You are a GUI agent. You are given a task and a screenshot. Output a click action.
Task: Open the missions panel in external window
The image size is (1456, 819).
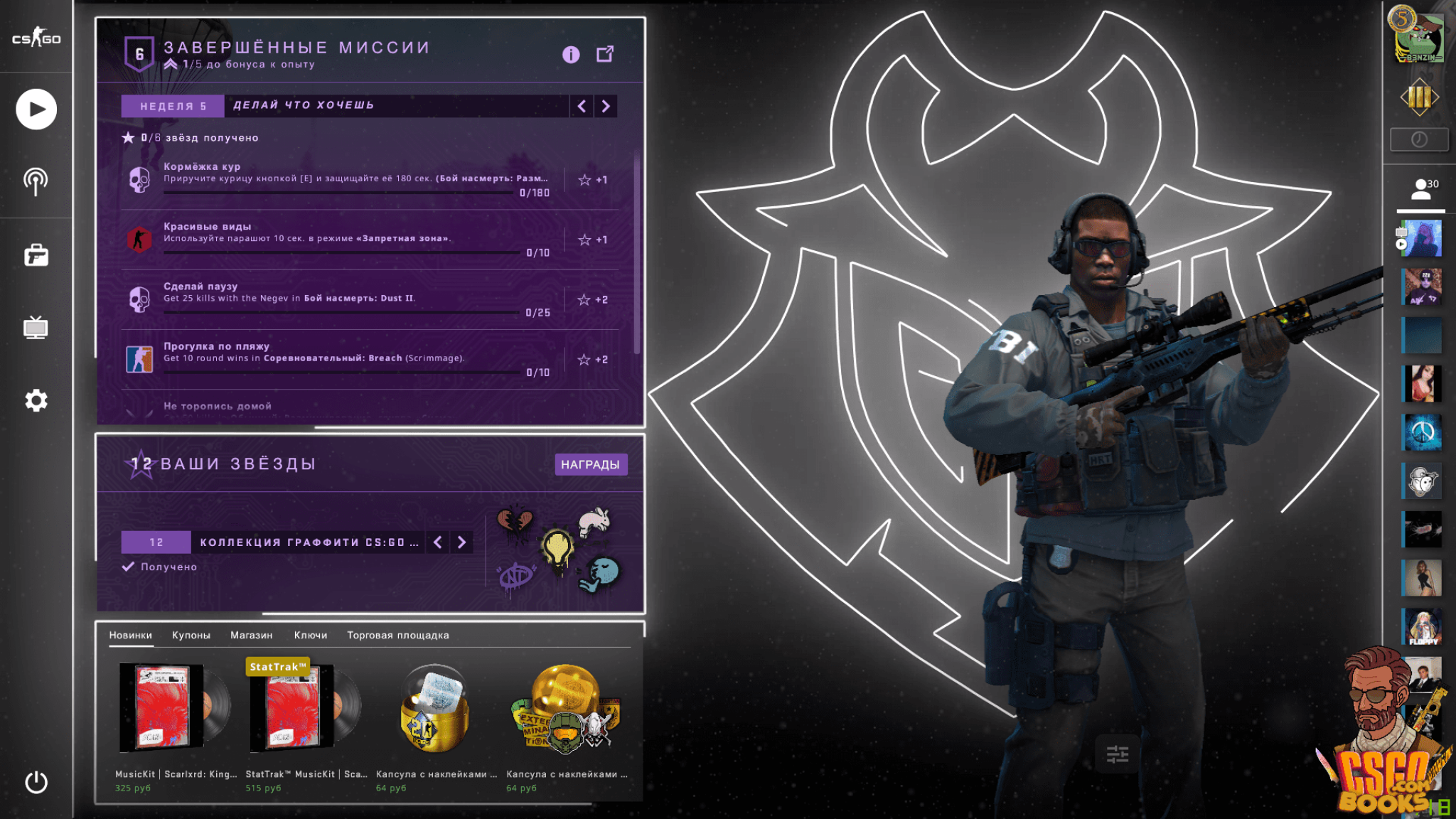click(x=605, y=54)
